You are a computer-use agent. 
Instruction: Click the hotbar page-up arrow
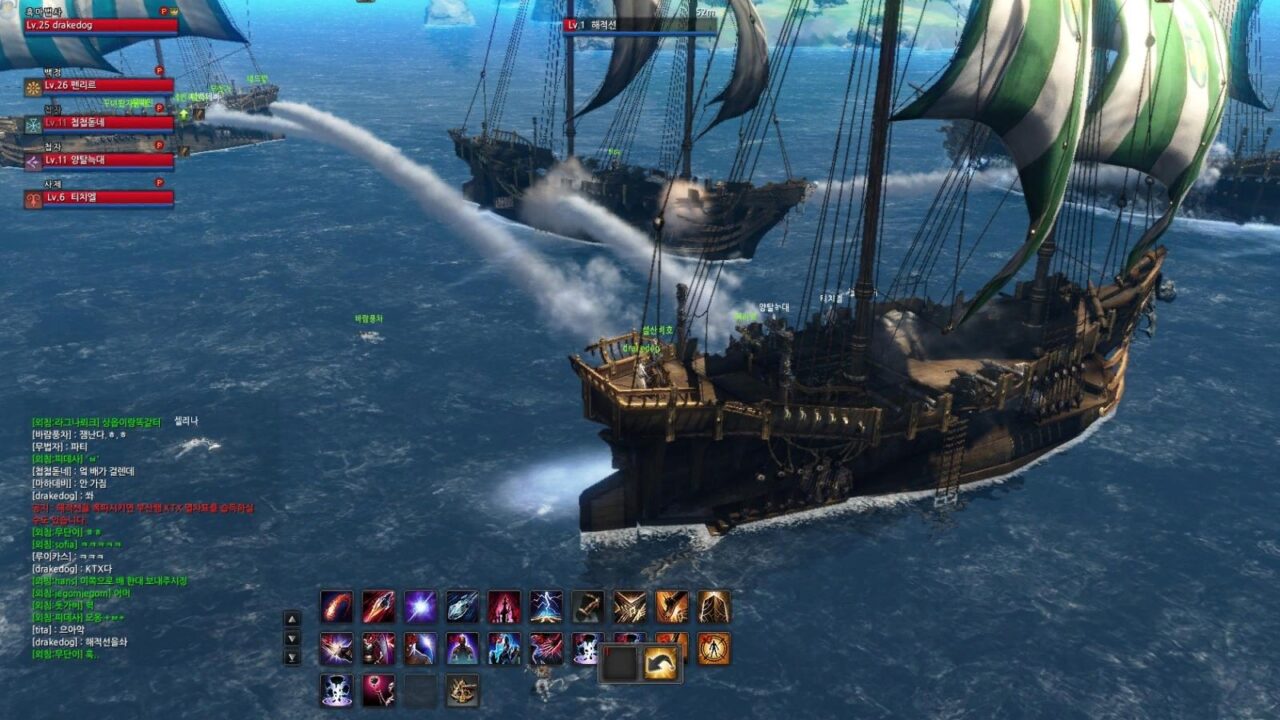point(292,618)
